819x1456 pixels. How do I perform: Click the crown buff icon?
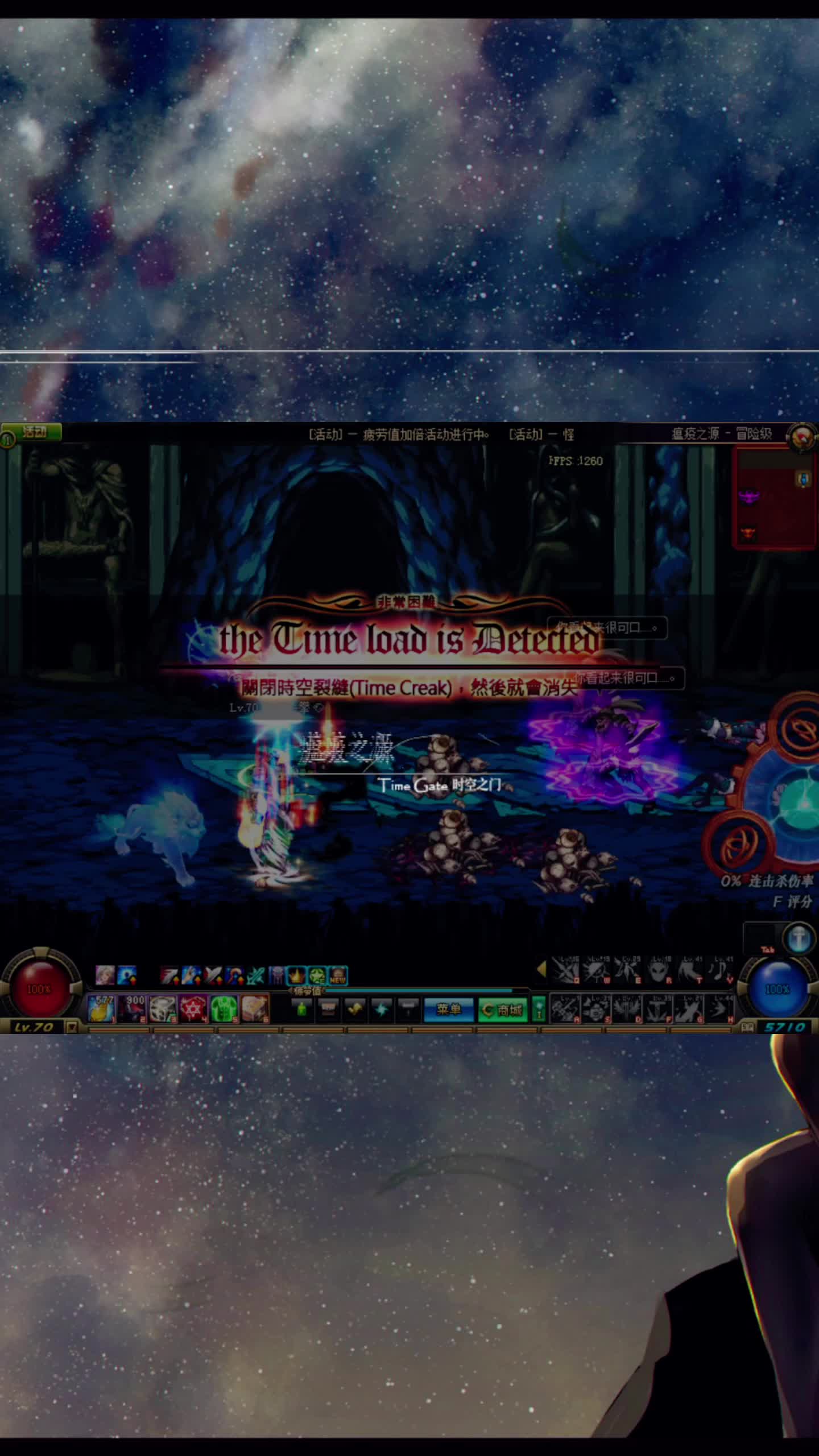click(296, 976)
